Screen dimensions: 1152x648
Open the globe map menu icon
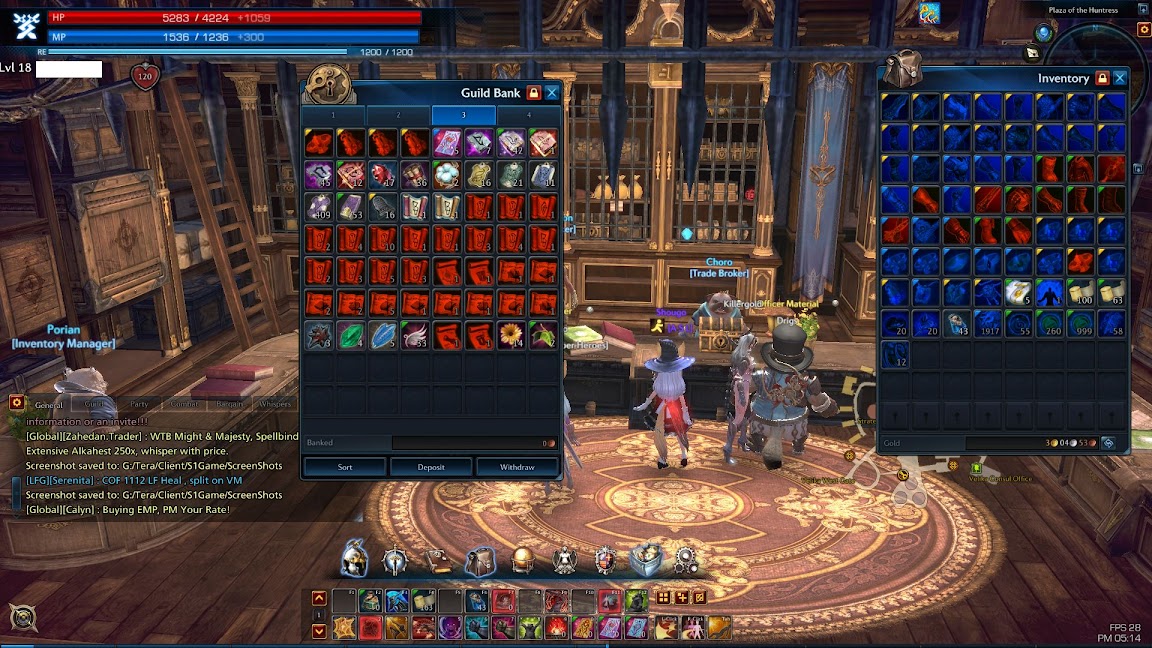(523, 560)
